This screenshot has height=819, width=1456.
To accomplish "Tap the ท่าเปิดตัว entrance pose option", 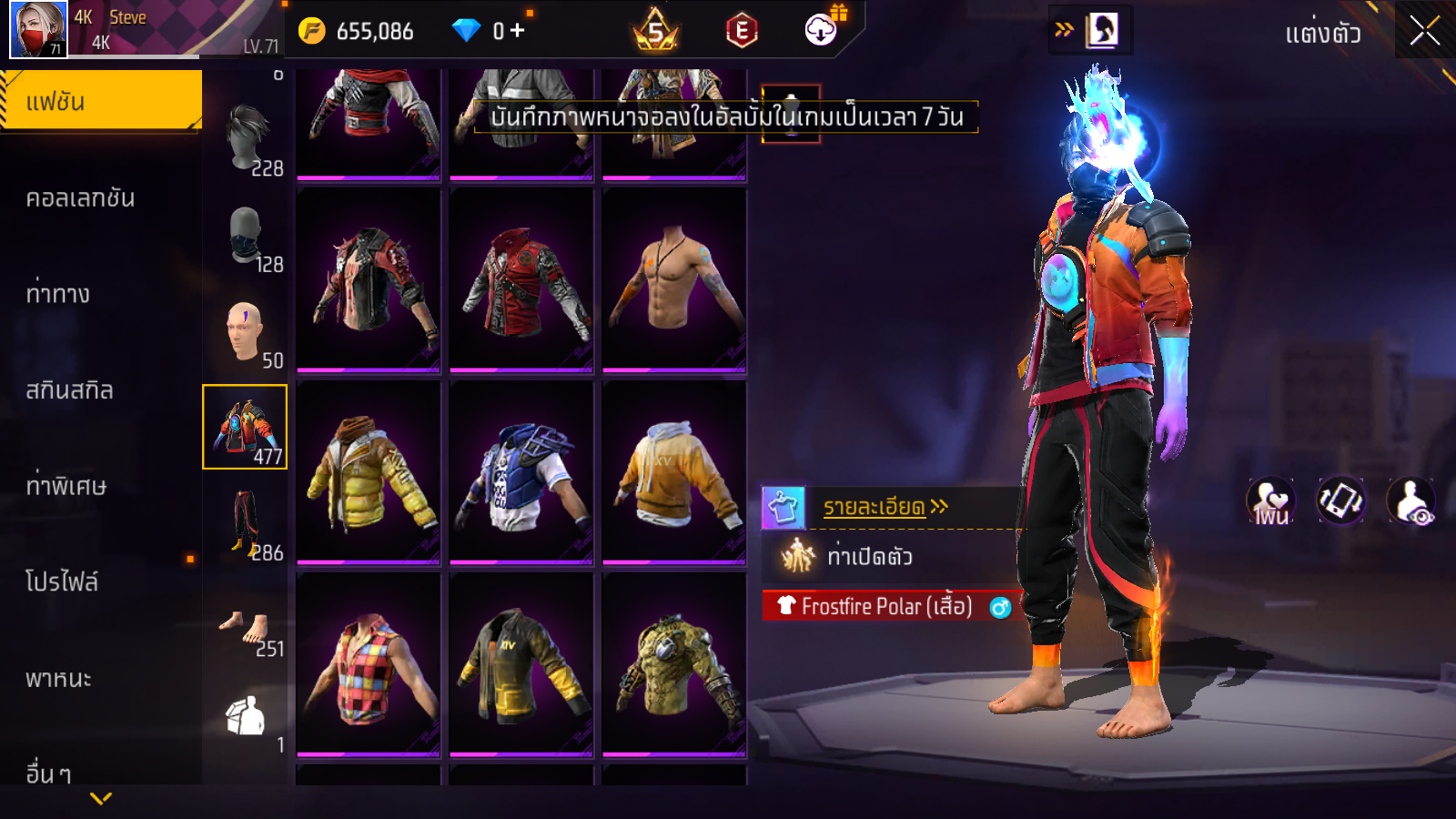I will point(869,556).
